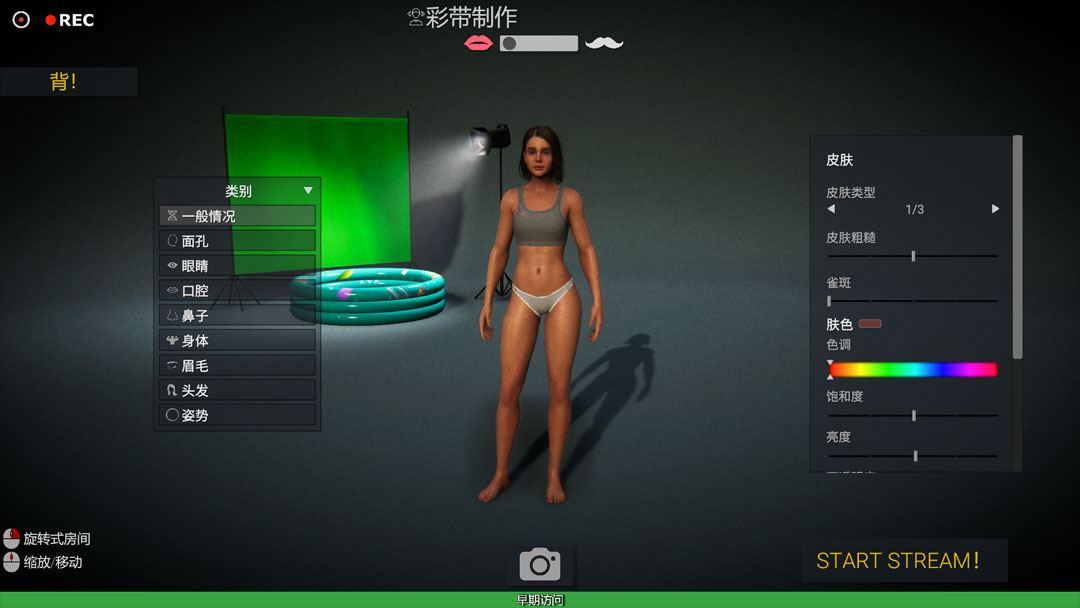Image resolution: width=1080 pixels, height=608 pixels.
Task: Open the 眼睛 category
Action: pyautogui.click(x=238, y=266)
